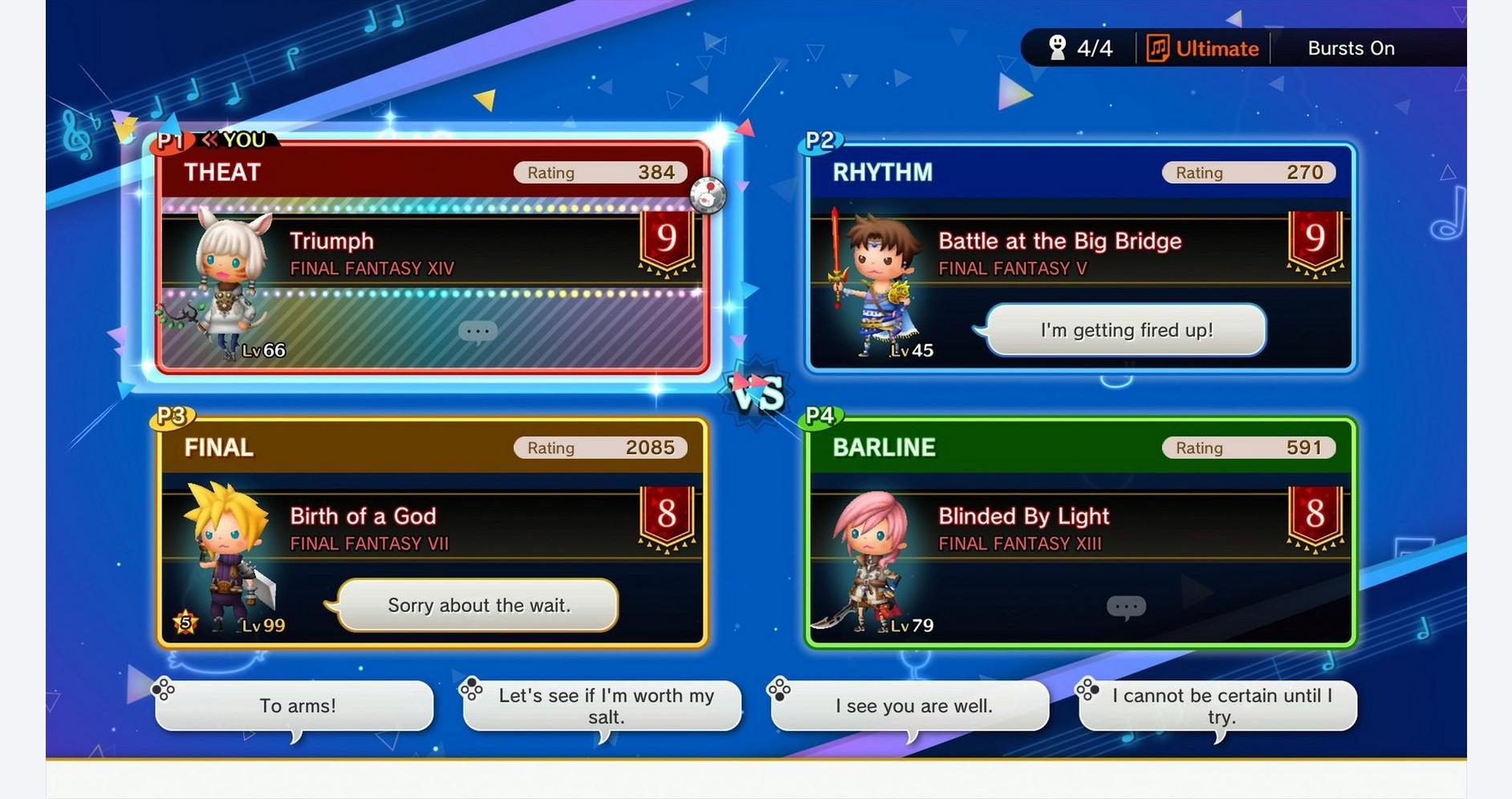
Task: Send the "I see you are well." message
Action: pyautogui.click(x=913, y=706)
